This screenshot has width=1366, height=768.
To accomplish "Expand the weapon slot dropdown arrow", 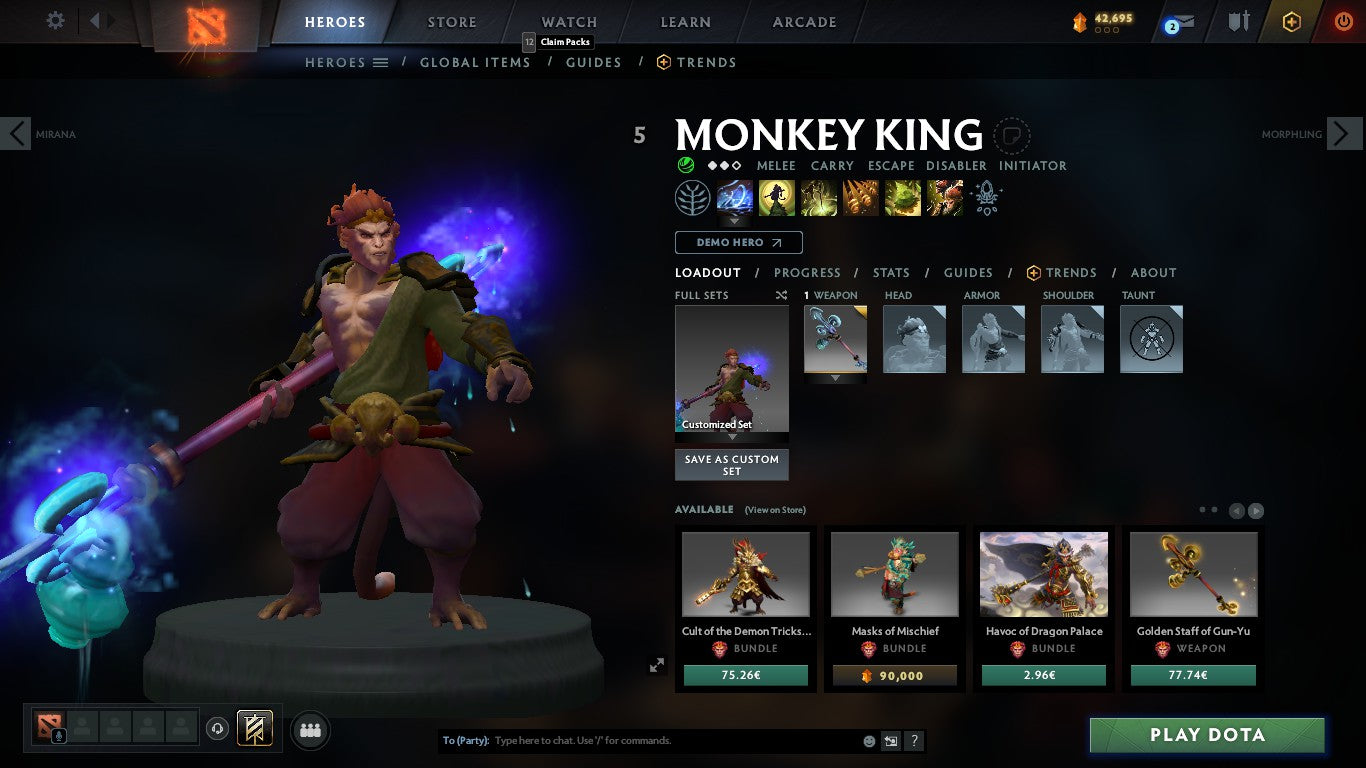I will click(835, 379).
